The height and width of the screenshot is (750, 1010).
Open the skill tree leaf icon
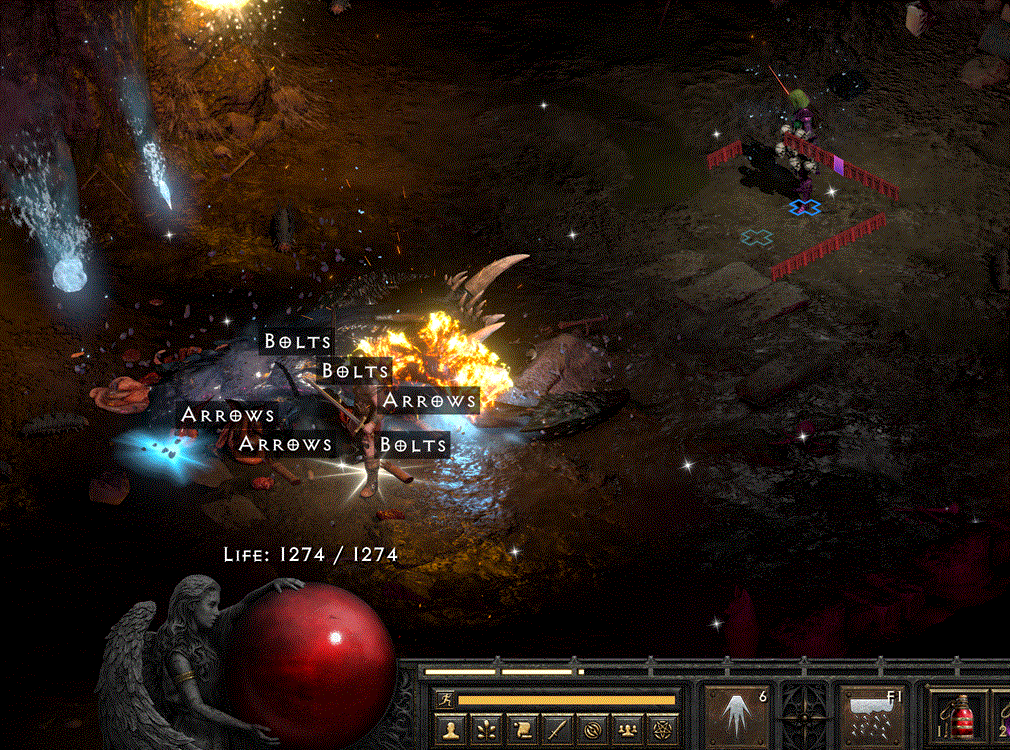(x=487, y=731)
